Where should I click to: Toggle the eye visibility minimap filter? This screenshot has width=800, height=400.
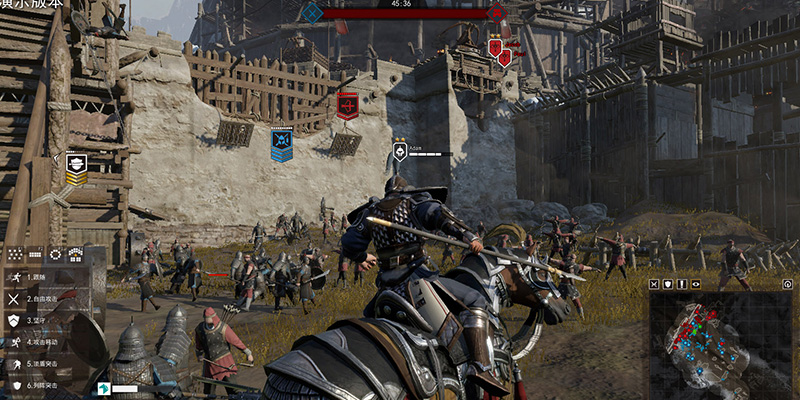click(x=695, y=284)
